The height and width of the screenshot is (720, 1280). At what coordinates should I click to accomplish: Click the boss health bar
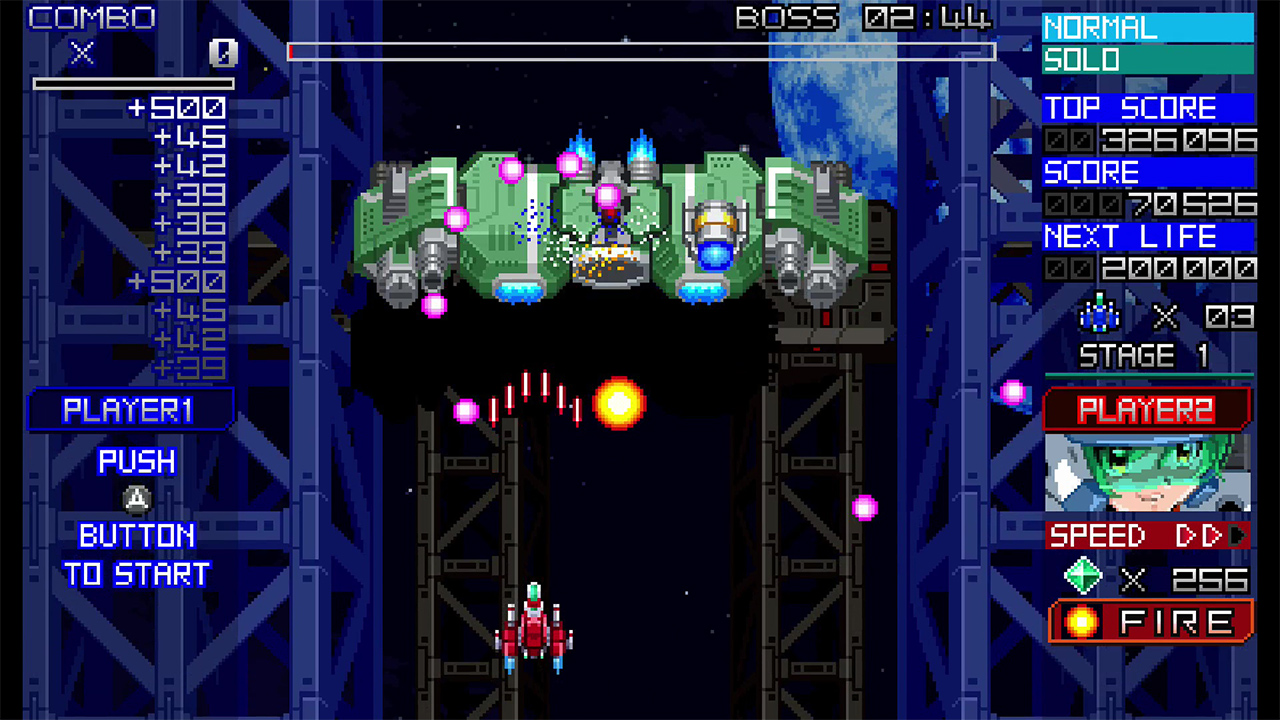(x=640, y=51)
